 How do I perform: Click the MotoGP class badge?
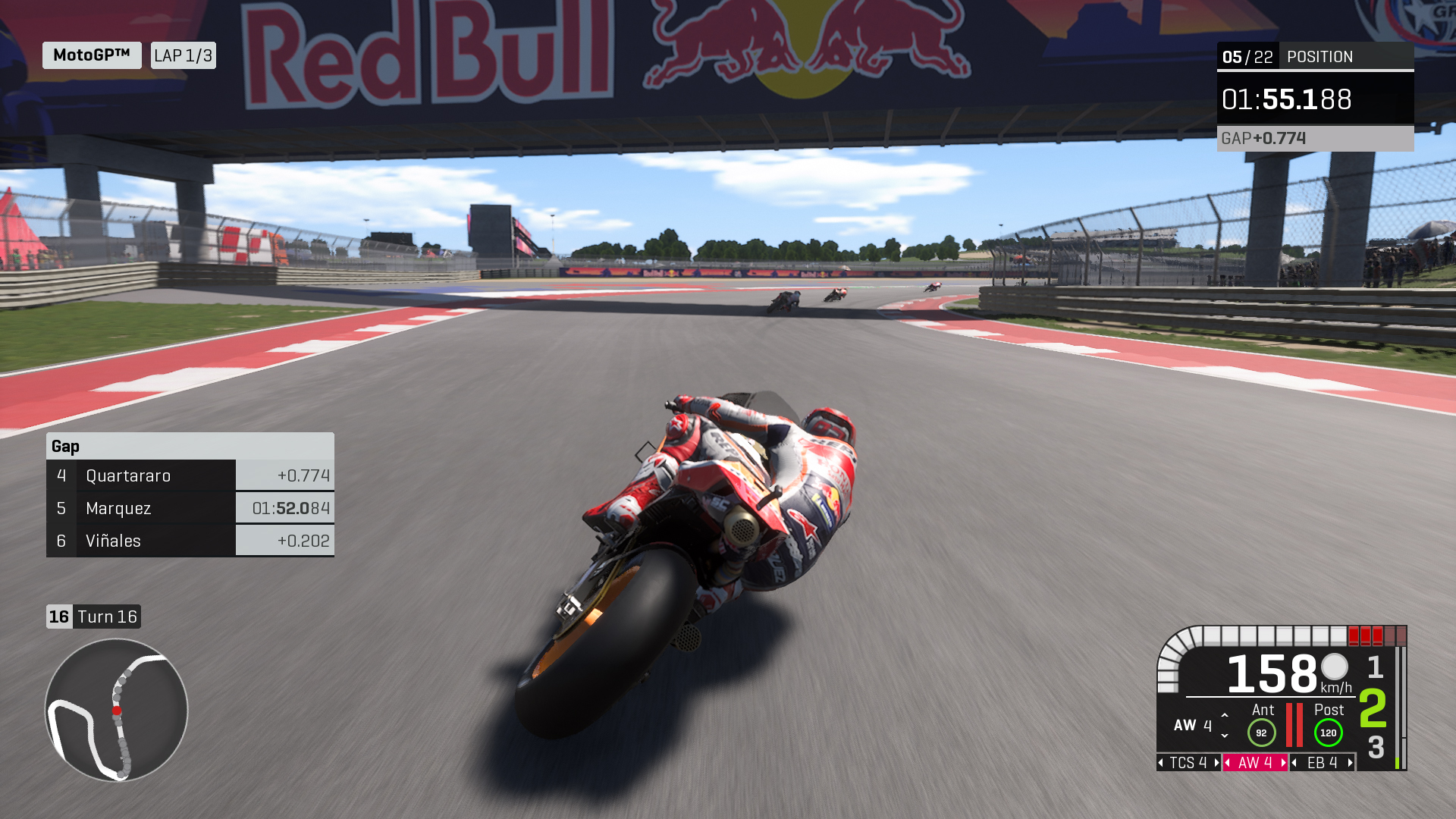91,55
